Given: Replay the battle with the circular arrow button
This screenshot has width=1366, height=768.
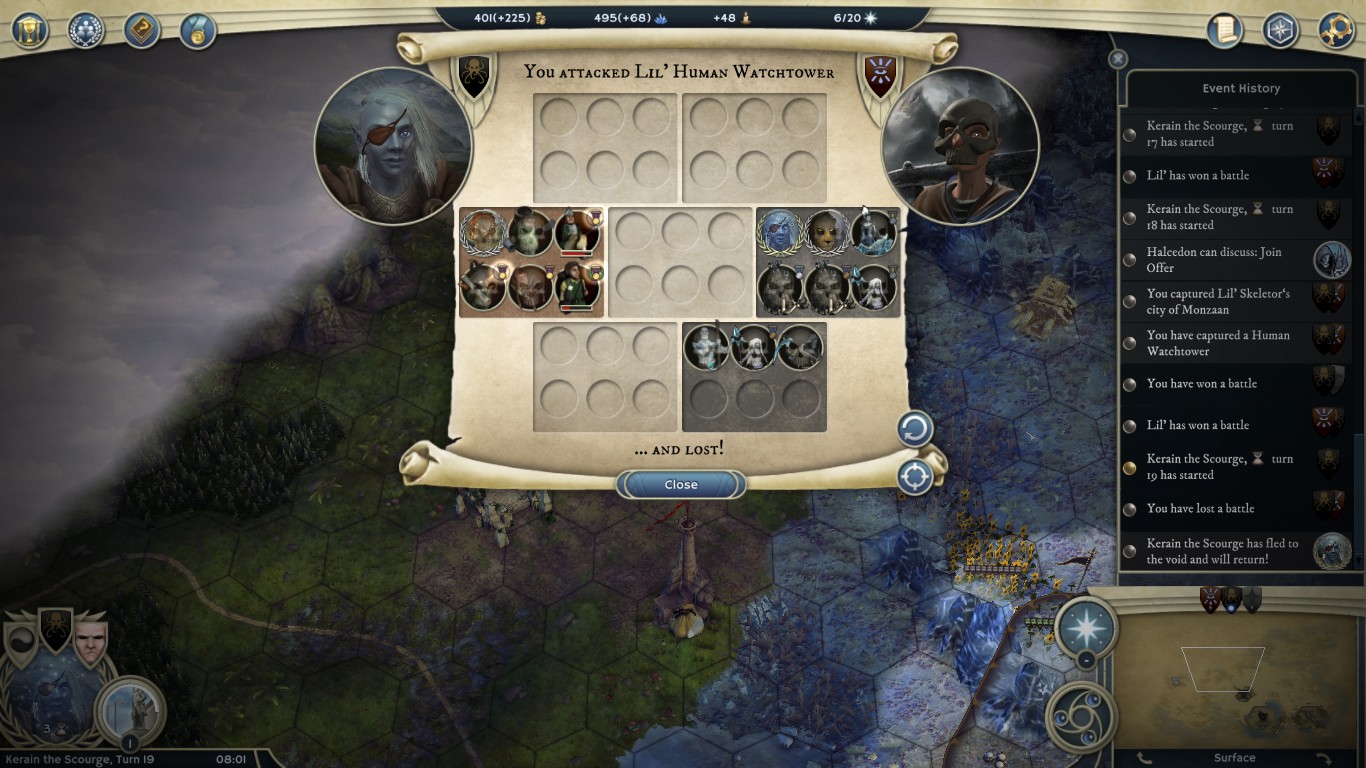Looking at the screenshot, I should point(914,430).
